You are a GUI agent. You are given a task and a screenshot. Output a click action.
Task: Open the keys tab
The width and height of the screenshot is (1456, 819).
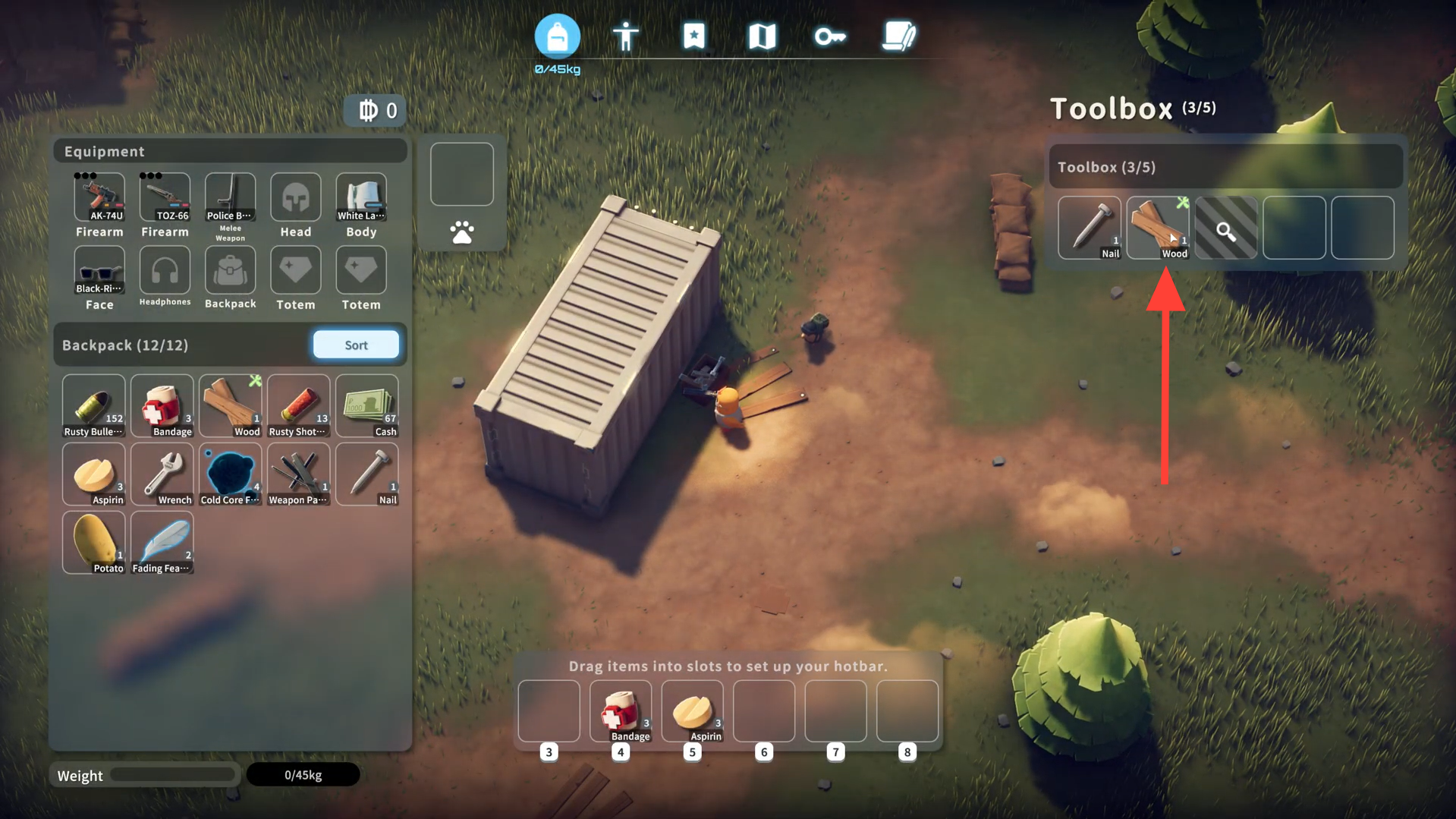[x=829, y=36]
